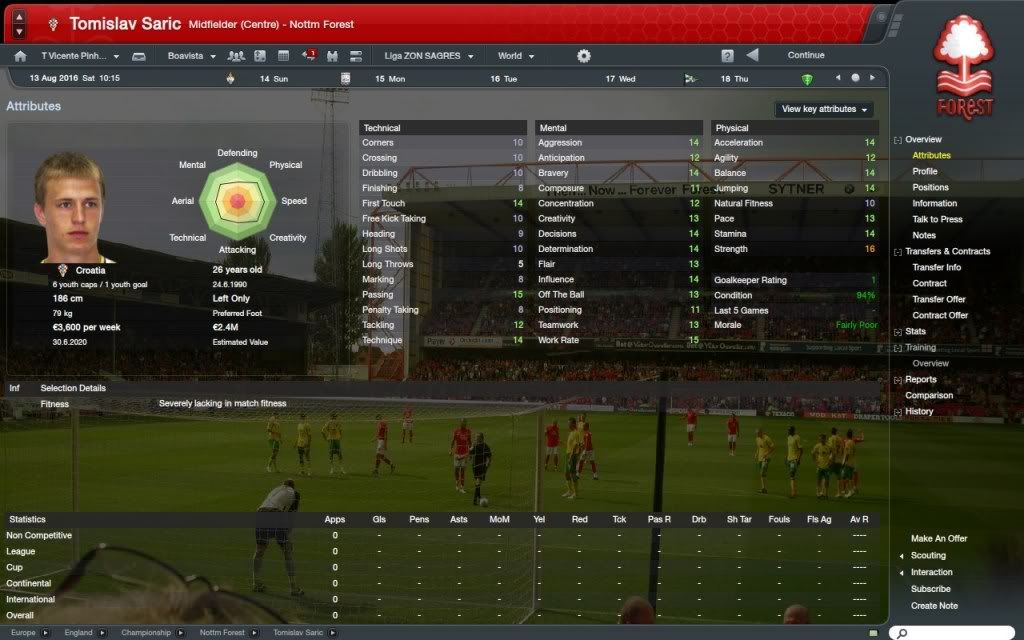Open the Scouting actions menu
The image size is (1024, 640).
coord(928,556)
